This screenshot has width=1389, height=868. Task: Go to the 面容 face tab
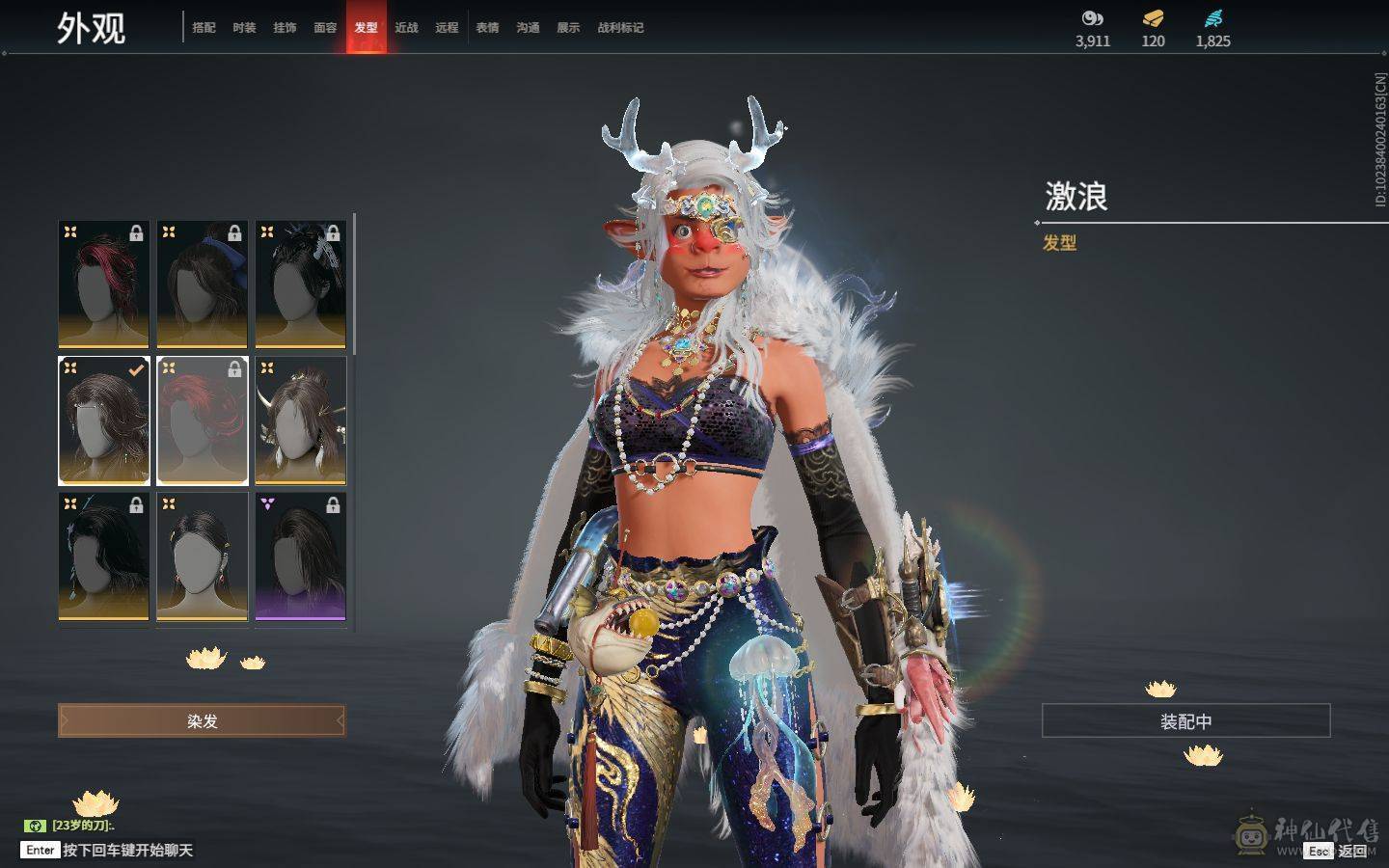tap(325, 28)
